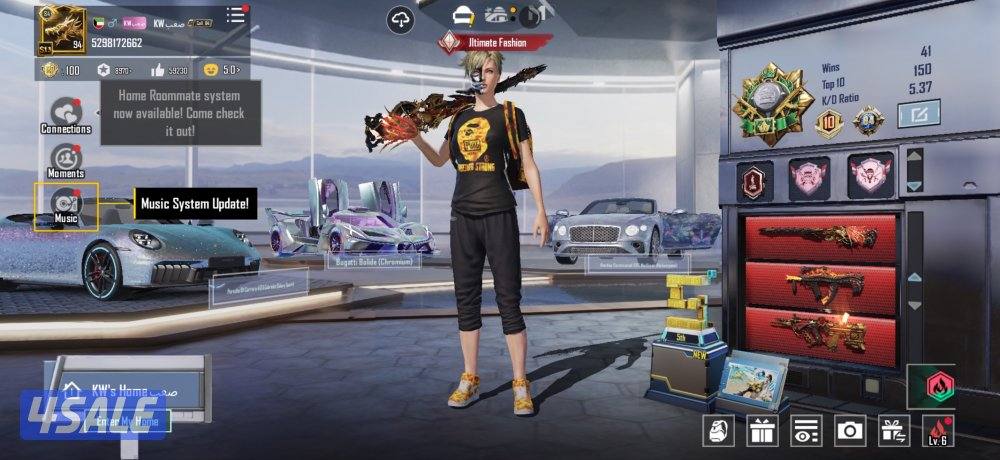
Task: Toggle the eye visibility list icon
Action: pyautogui.click(x=805, y=430)
